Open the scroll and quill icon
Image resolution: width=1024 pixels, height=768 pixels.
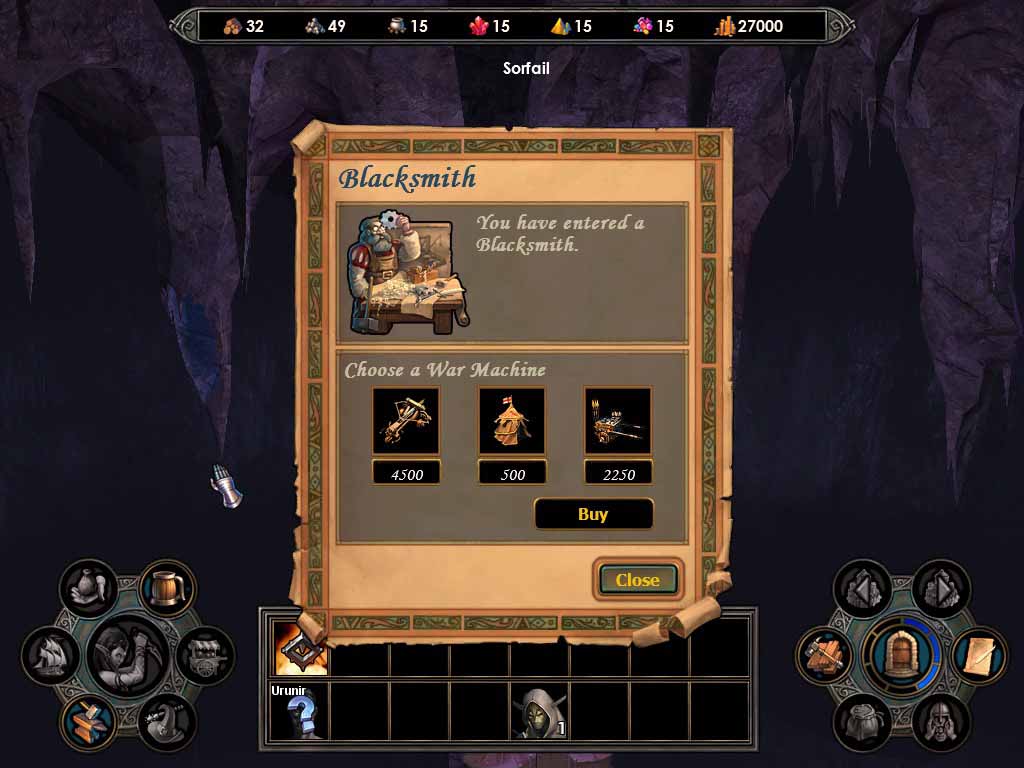pyautogui.click(x=979, y=655)
